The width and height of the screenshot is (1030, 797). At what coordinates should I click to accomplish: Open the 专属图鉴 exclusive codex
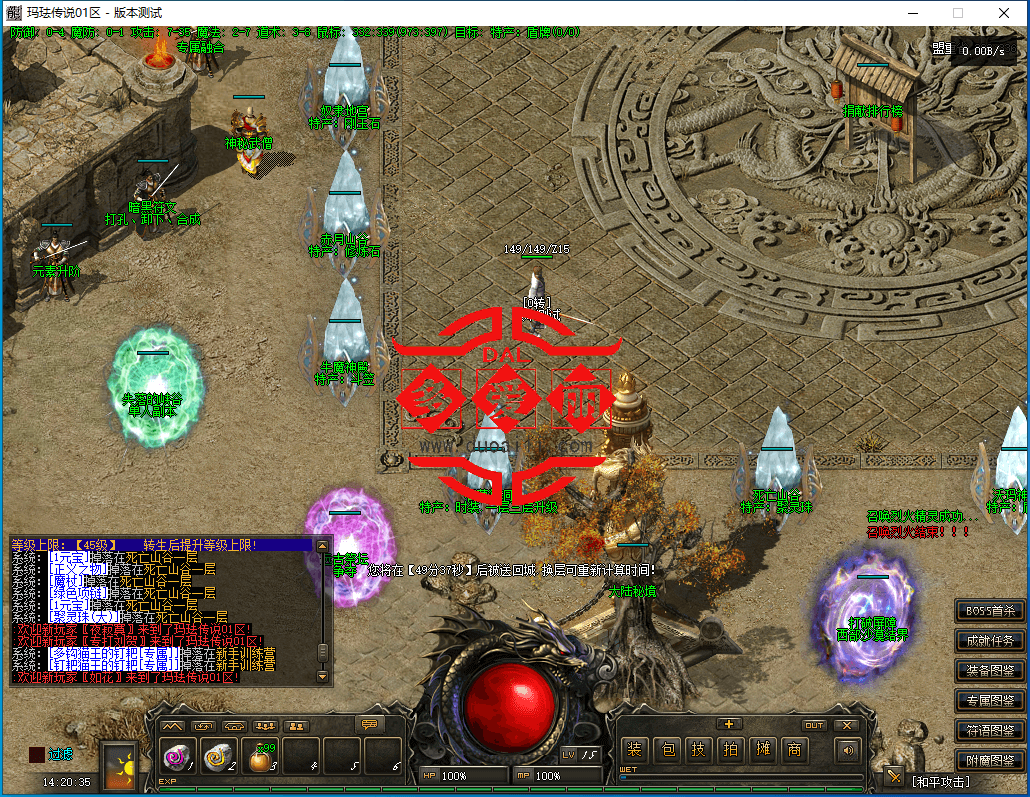tap(989, 700)
